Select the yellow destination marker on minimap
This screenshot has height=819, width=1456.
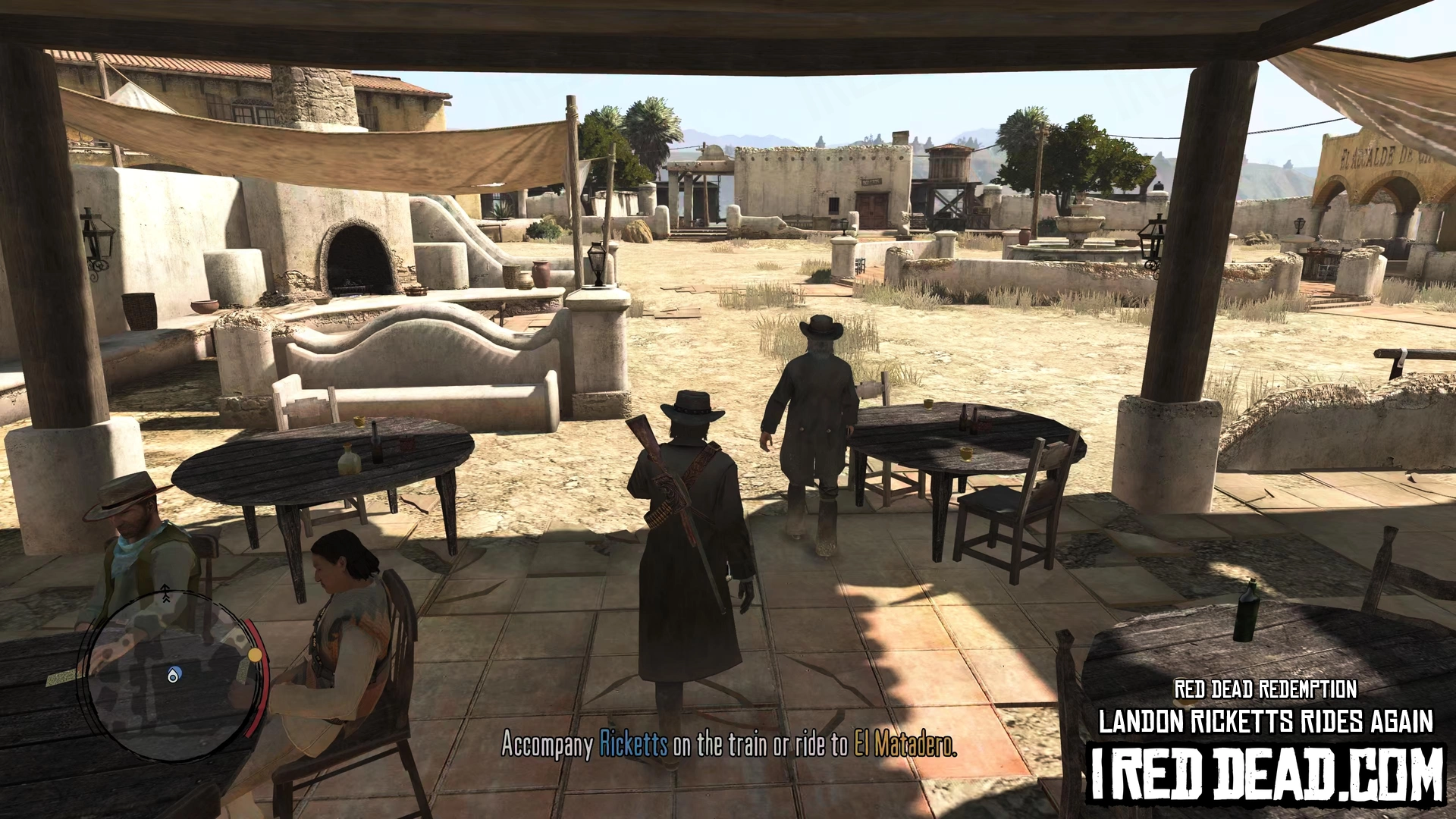click(x=256, y=654)
